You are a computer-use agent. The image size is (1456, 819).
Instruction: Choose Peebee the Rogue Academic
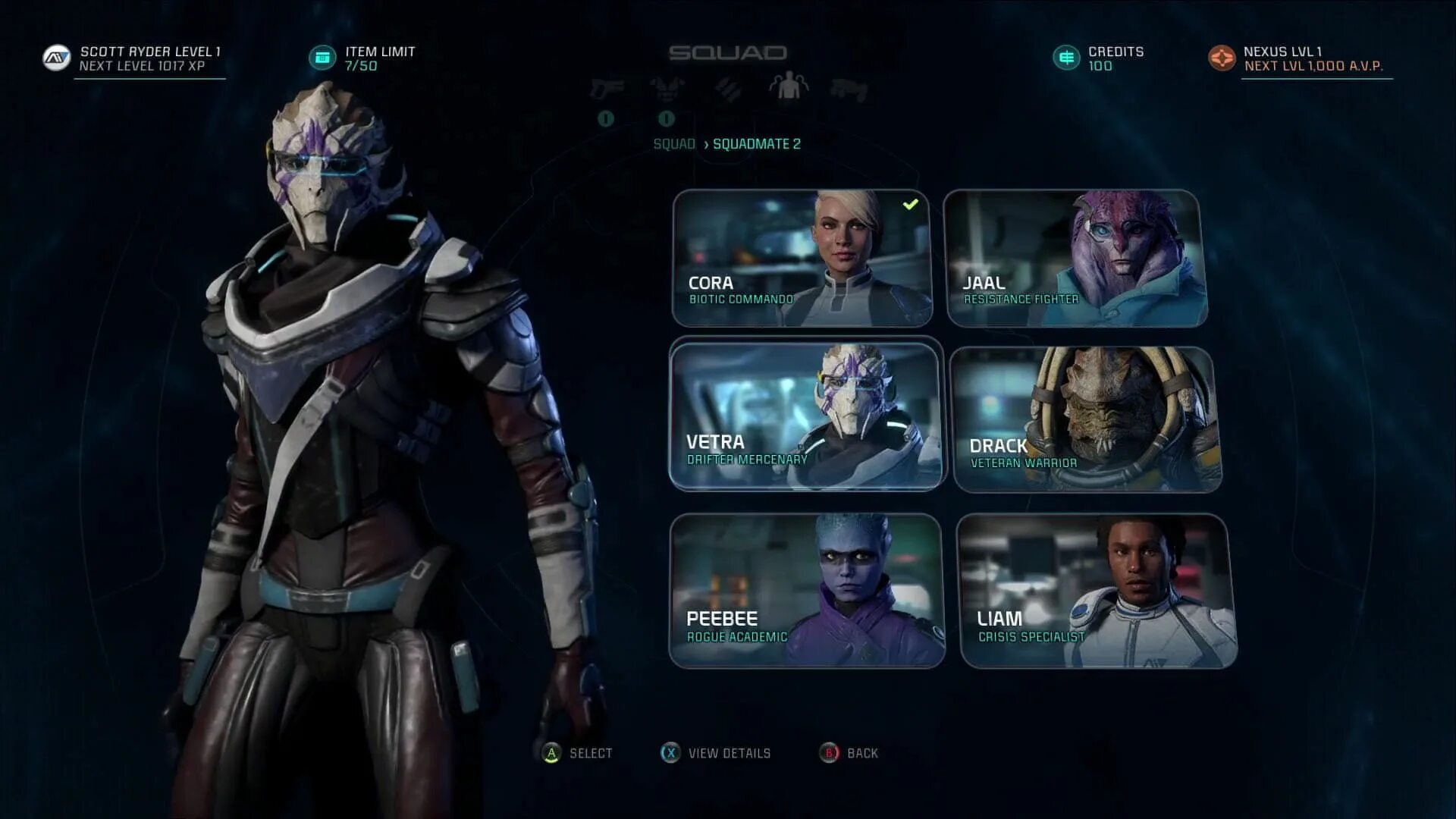[x=807, y=591]
